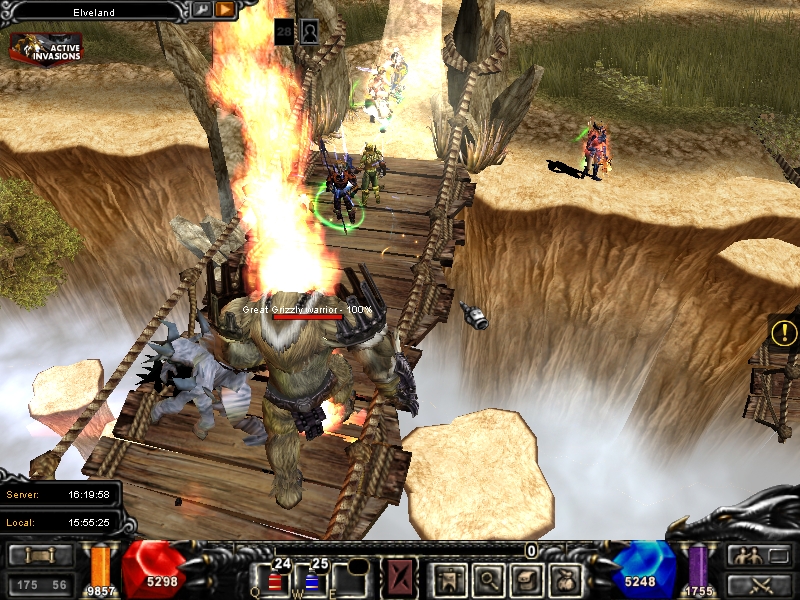Click the magnifying glass search button

point(487,578)
